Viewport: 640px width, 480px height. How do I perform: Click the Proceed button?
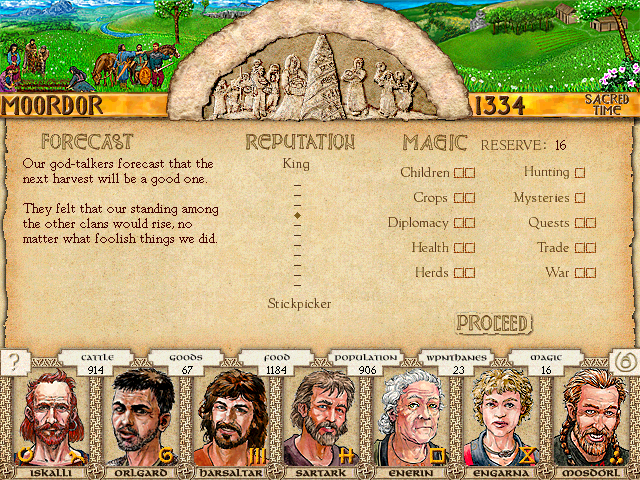(x=494, y=323)
